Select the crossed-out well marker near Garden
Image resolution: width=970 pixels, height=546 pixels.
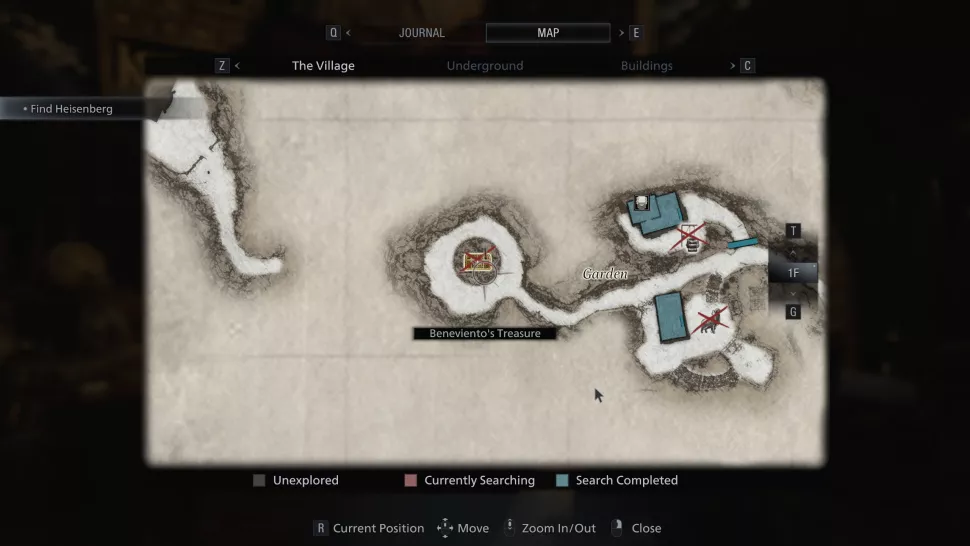click(690, 239)
